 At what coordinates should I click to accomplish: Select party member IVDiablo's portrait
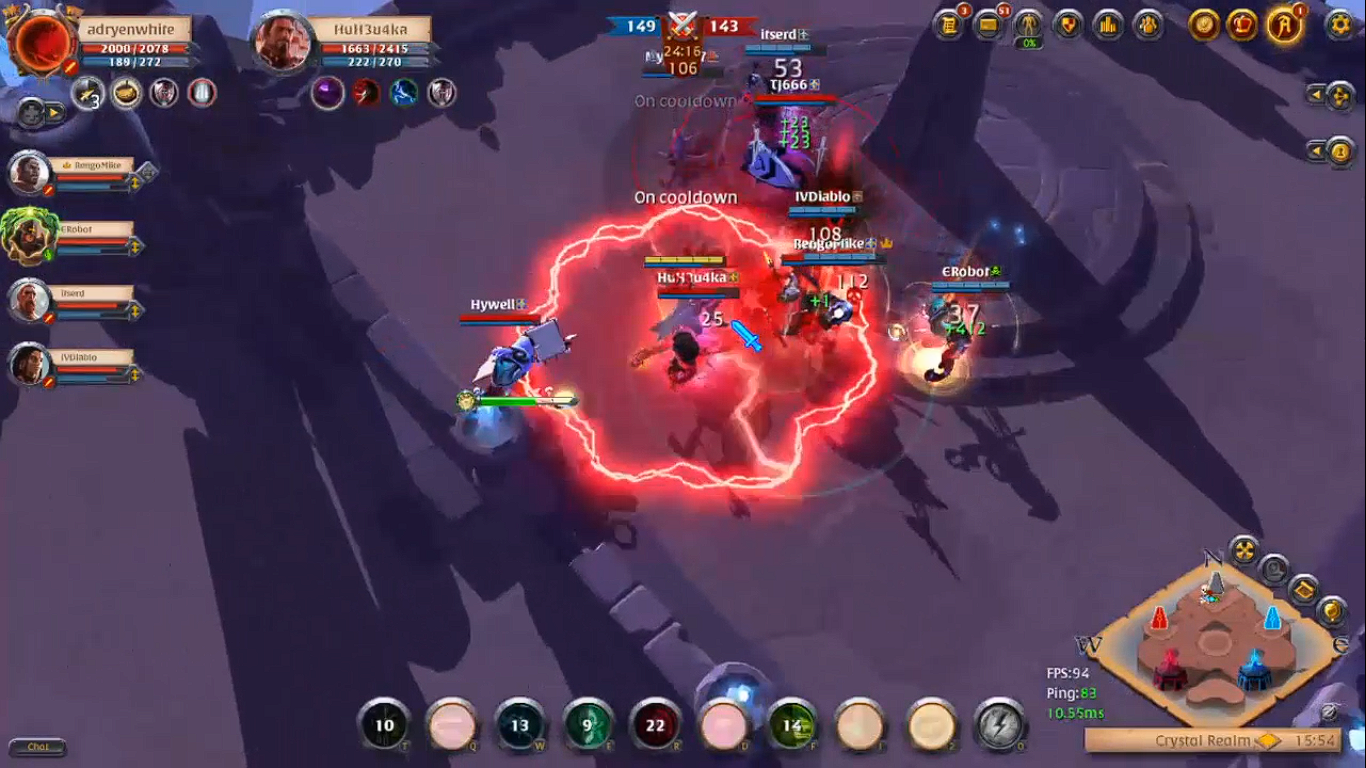[30, 364]
